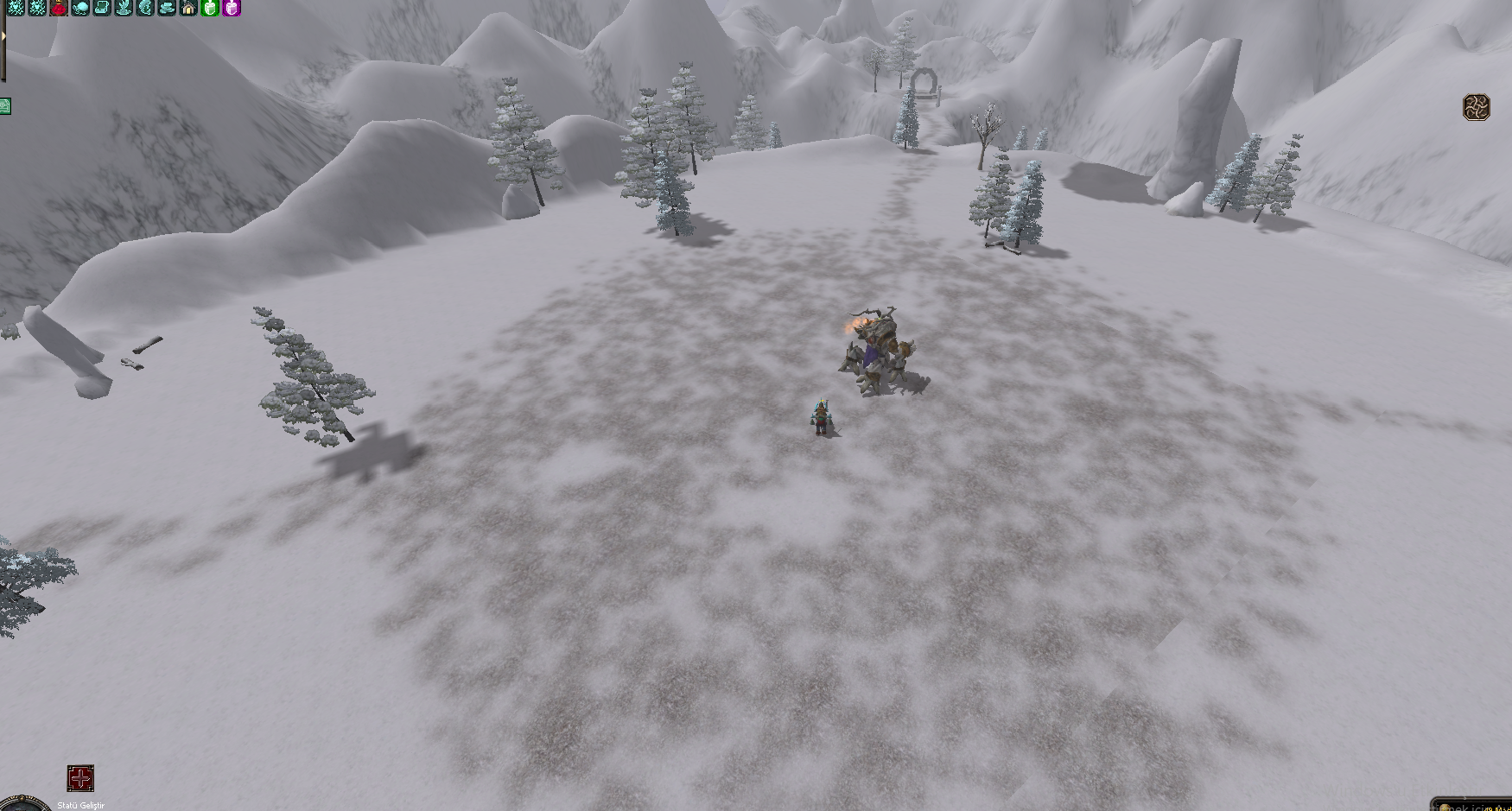Click the ornate swirl emblem icon
Screen dimensions: 1512x811
click(1477, 107)
